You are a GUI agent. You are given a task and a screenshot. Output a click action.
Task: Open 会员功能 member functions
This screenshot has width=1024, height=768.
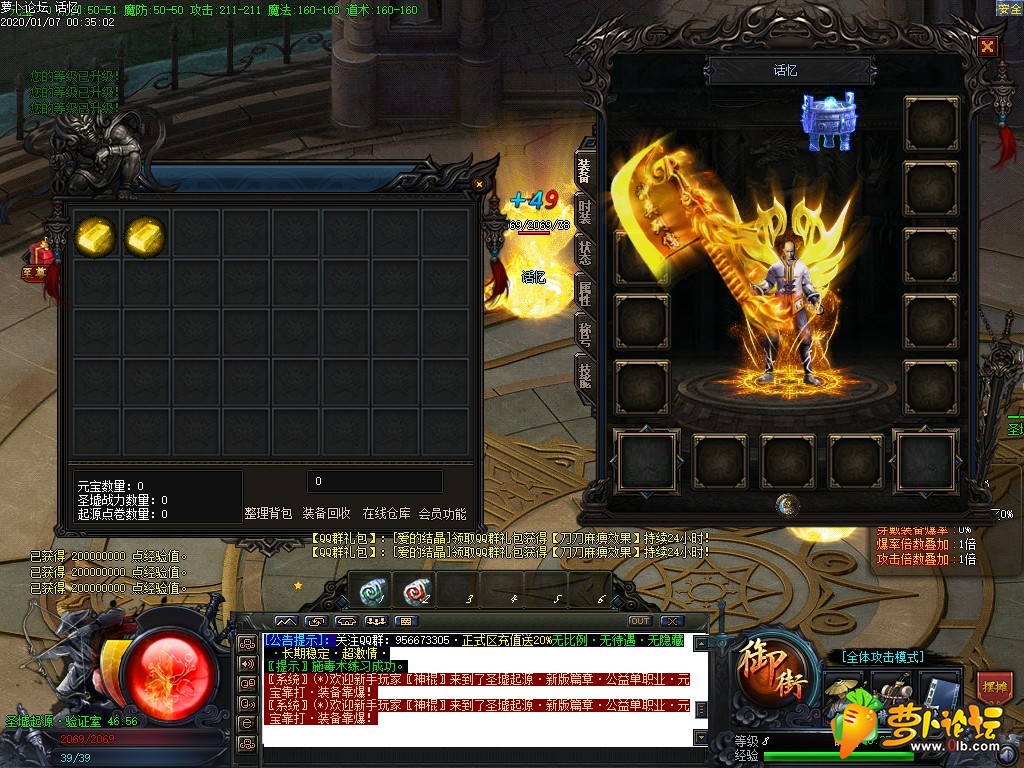pyautogui.click(x=442, y=514)
